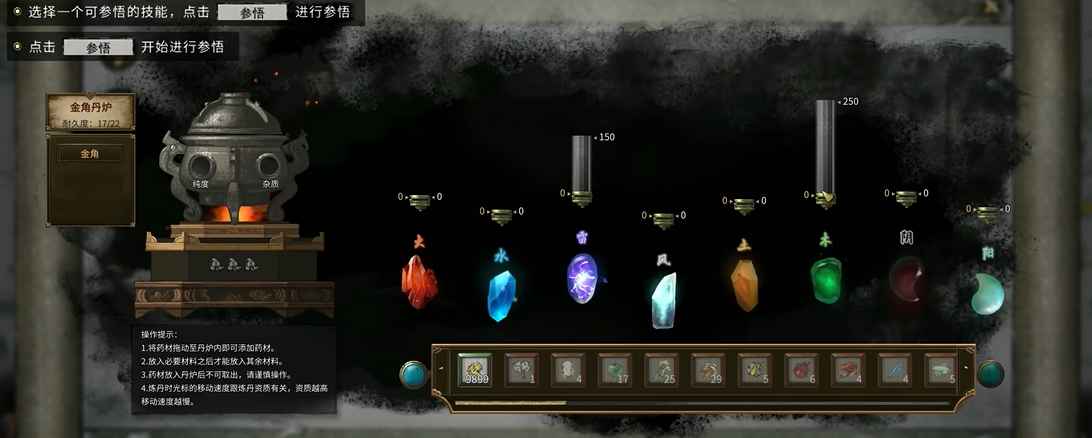Image resolution: width=1092 pixels, height=438 pixels.
Task: Select the 金角 furnace entry
Action: [x=90, y=154]
